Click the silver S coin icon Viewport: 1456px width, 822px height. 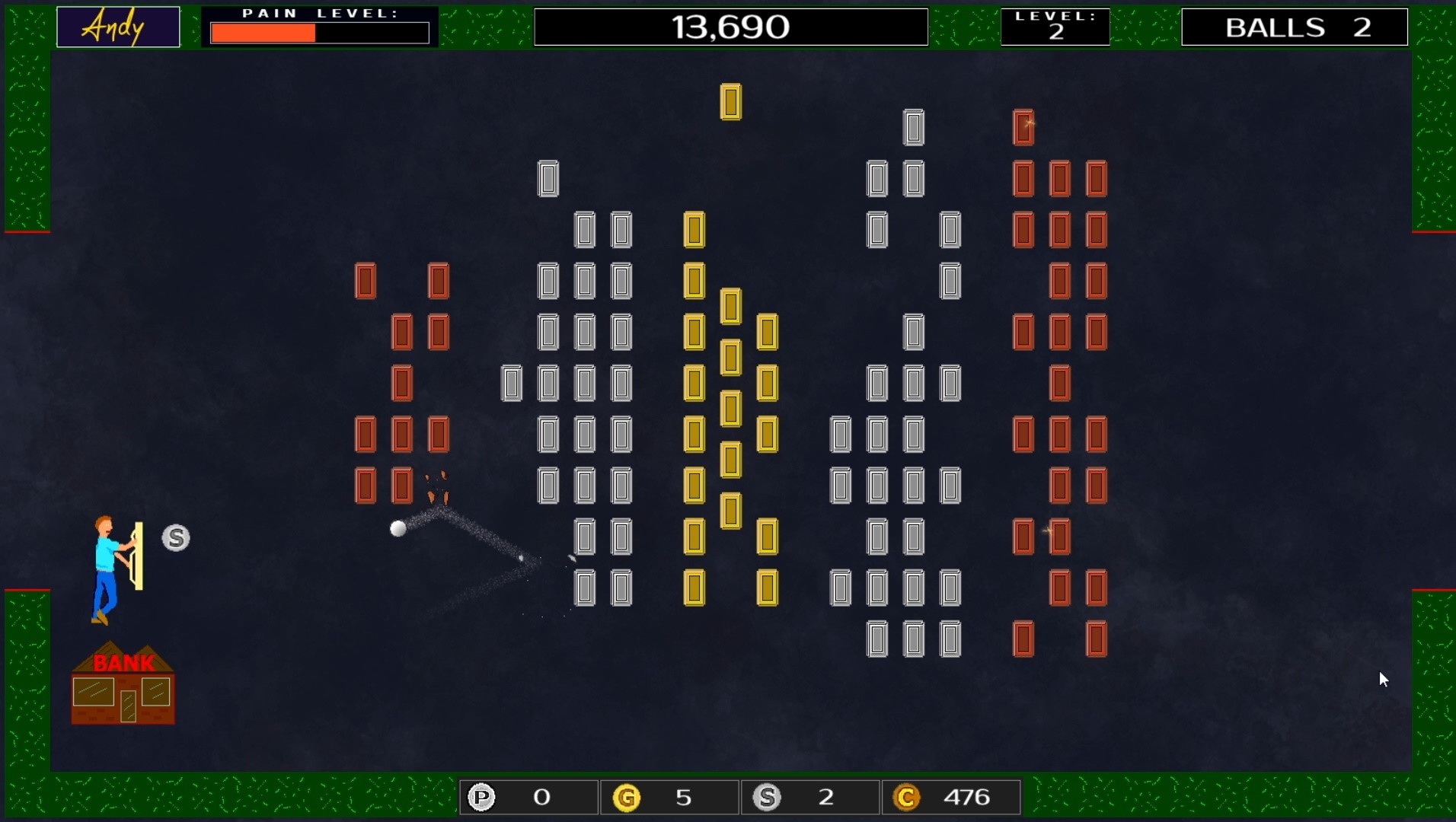click(768, 797)
